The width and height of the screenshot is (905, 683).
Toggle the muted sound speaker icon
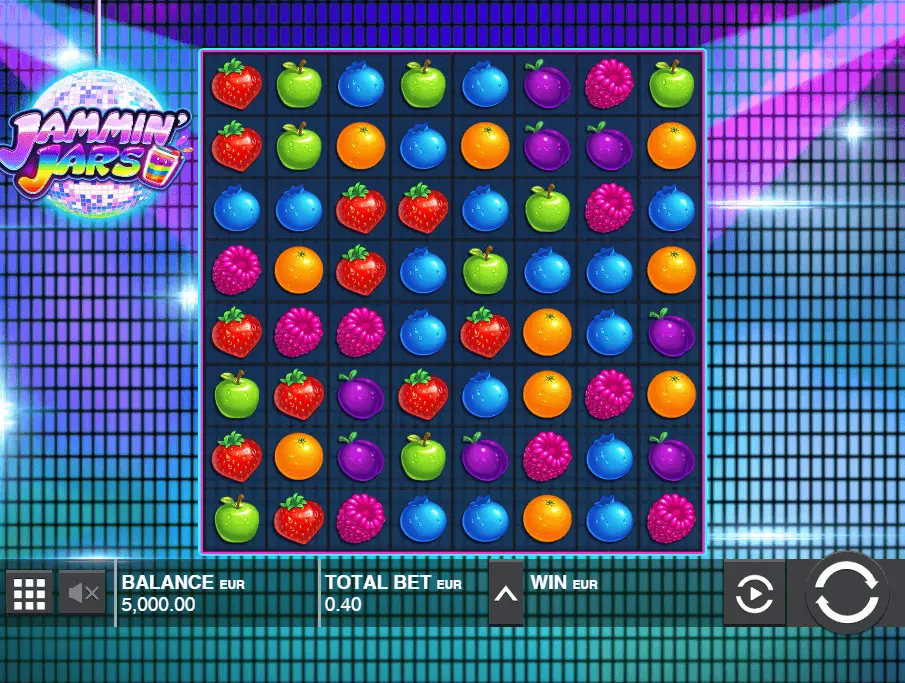tap(83, 593)
